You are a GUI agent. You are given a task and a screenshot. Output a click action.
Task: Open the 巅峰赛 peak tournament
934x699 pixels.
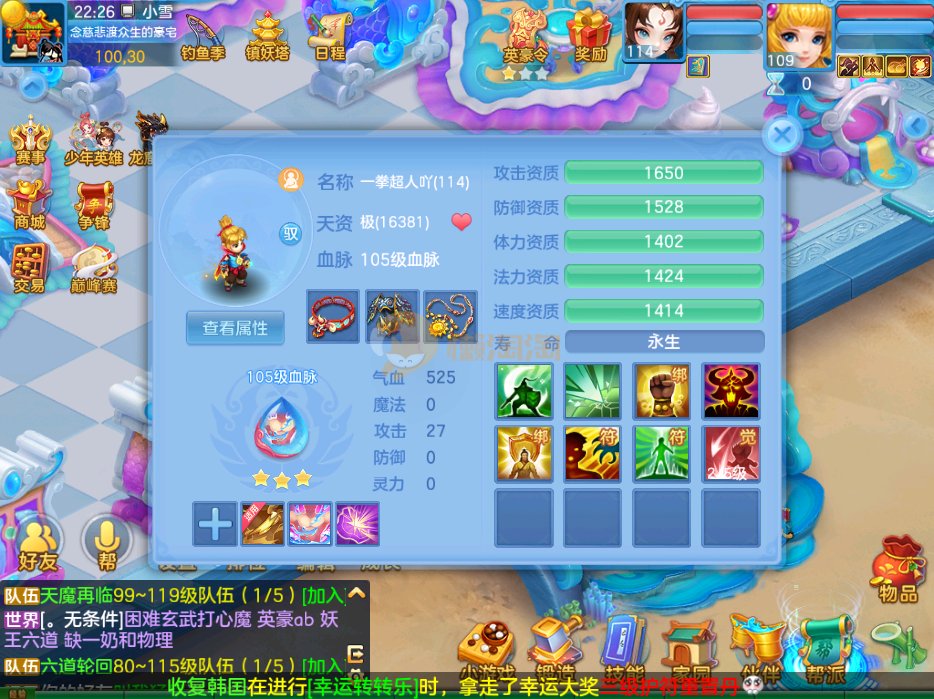pyautogui.click(x=94, y=268)
